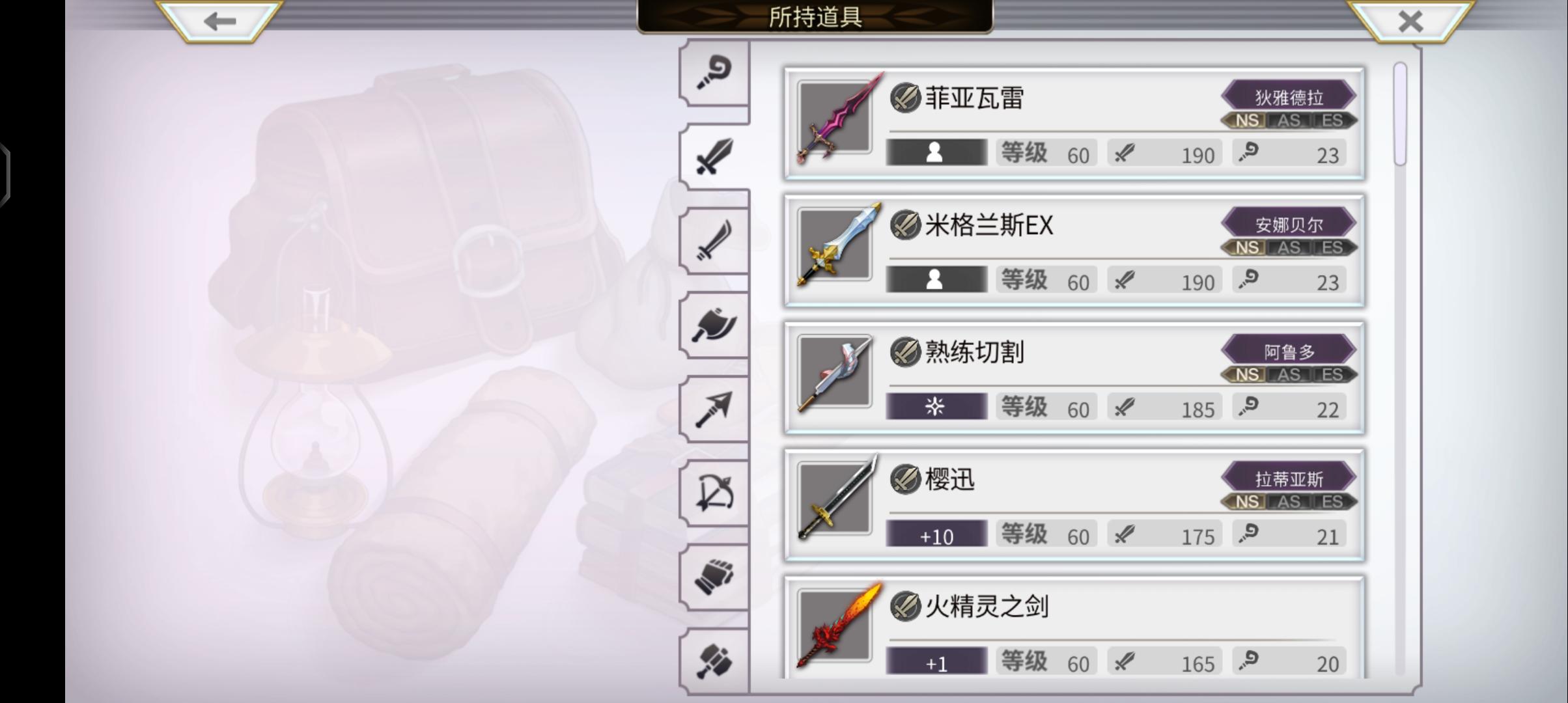Screen dimensions: 1568x703
Task: Toggle the awakening star badge on 熟练切割
Action: pos(936,406)
